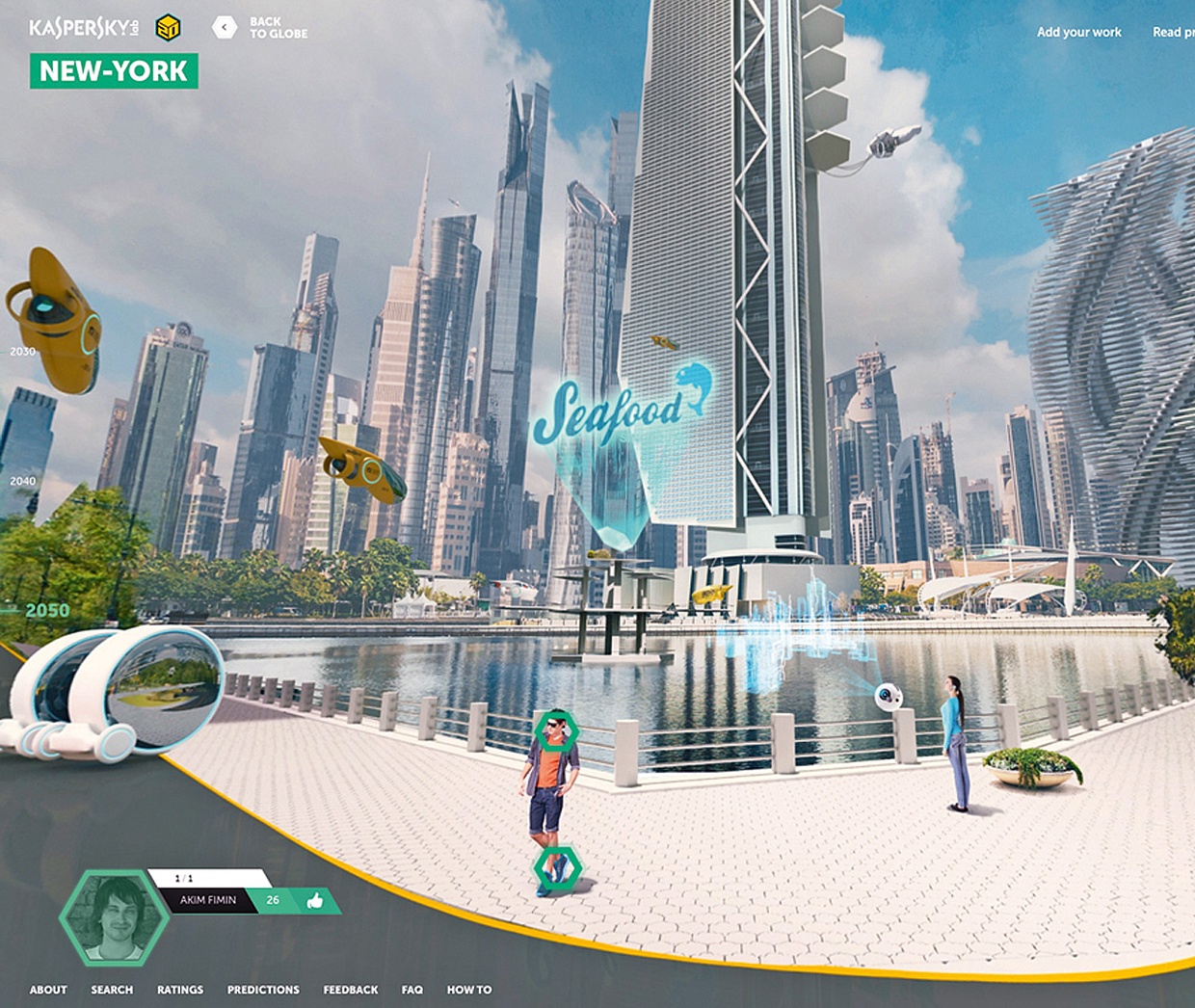Open the Feedback link
This screenshot has height=1008, width=1195.
click(351, 990)
